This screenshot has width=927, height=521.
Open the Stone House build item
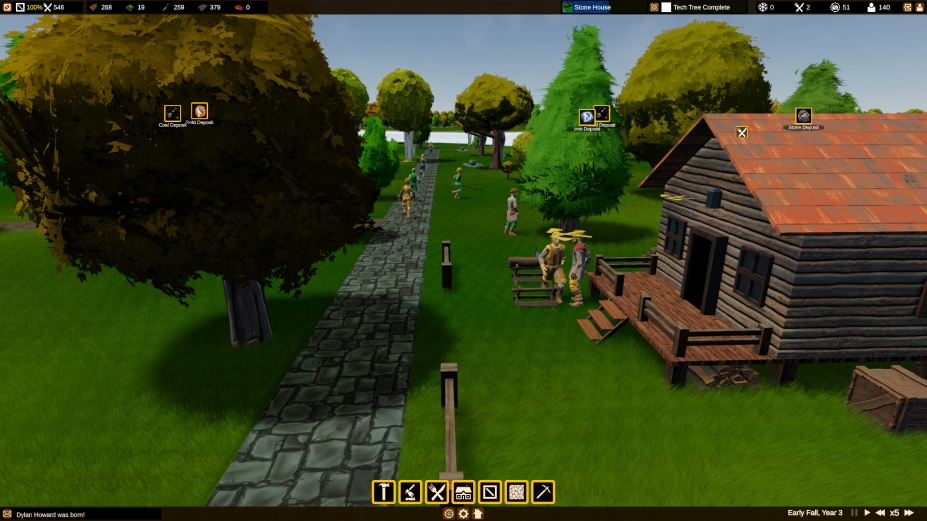(x=592, y=7)
